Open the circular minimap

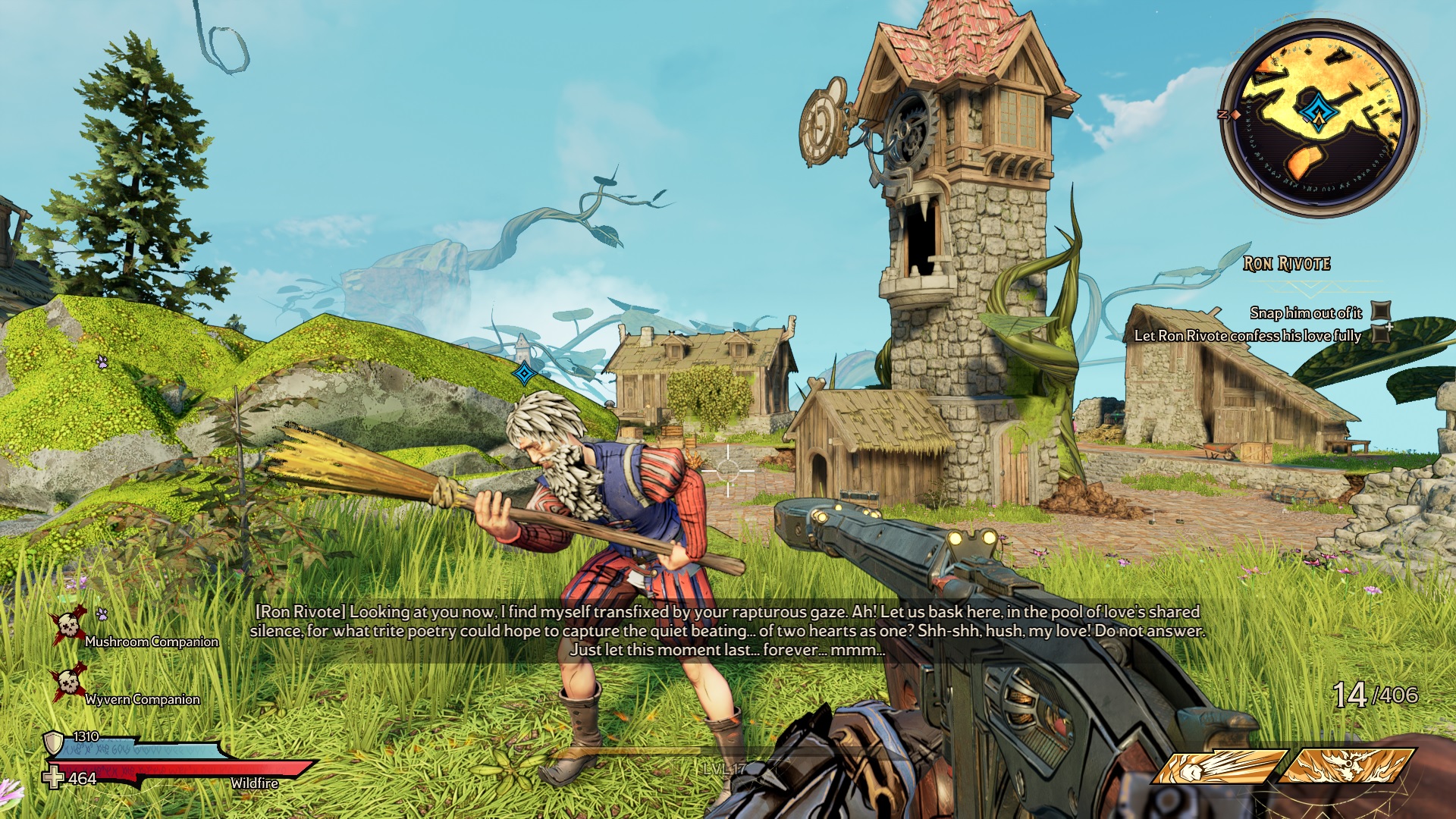(x=1319, y=118)
